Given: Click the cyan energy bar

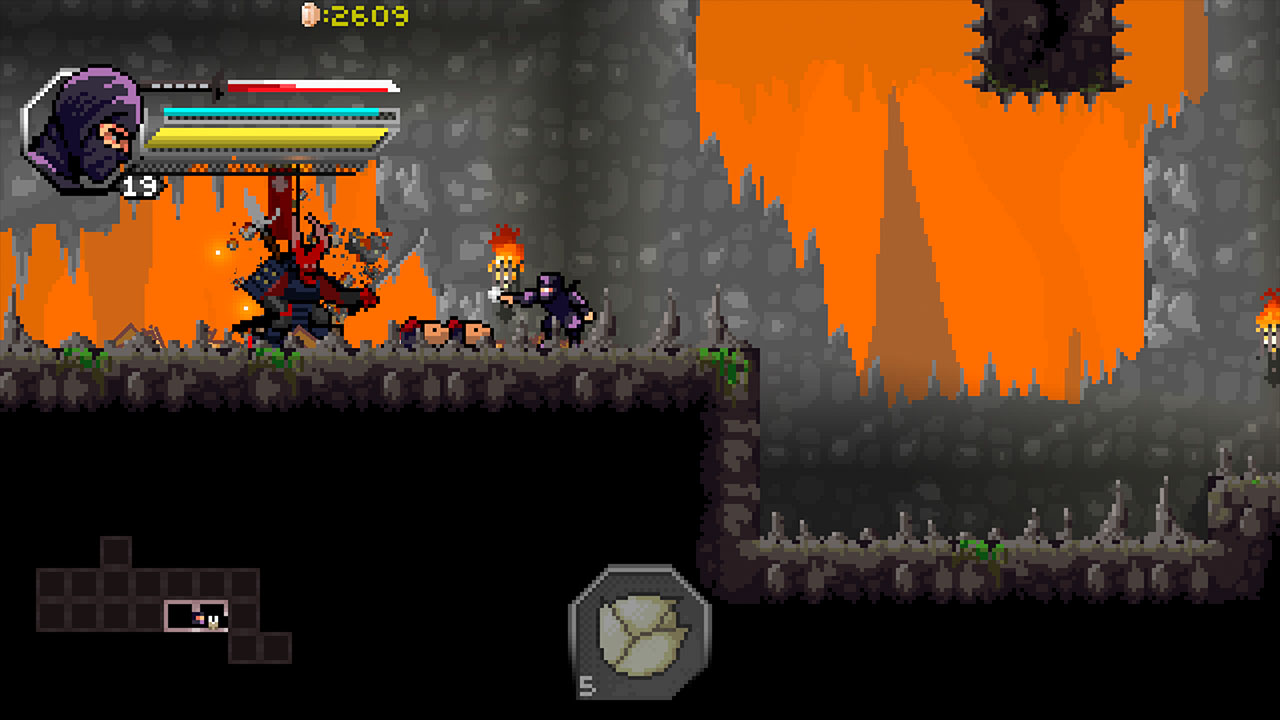Looking at the screenshot, I should 270,110.
